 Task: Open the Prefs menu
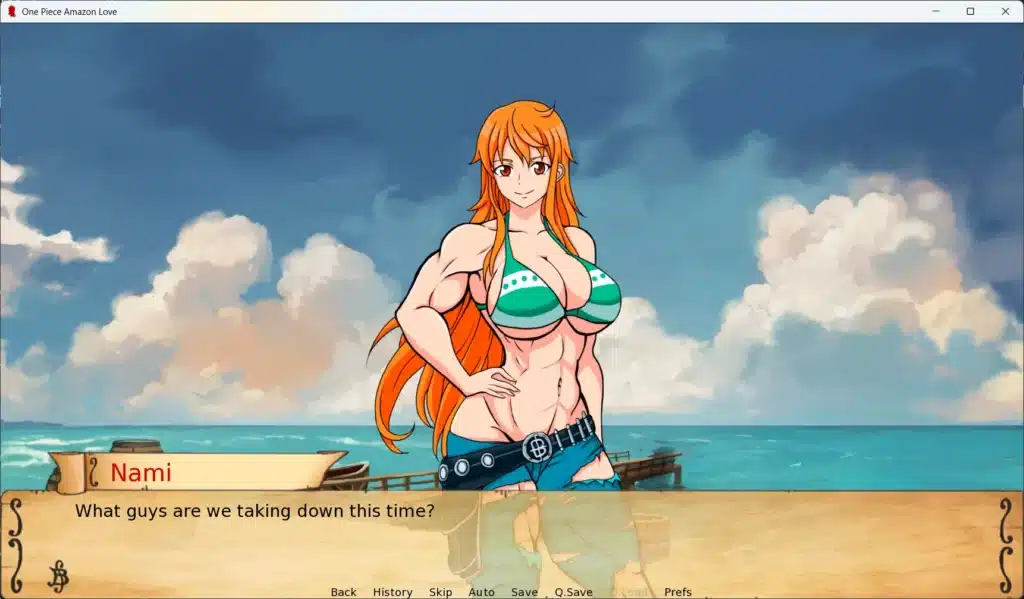point(677,592)
